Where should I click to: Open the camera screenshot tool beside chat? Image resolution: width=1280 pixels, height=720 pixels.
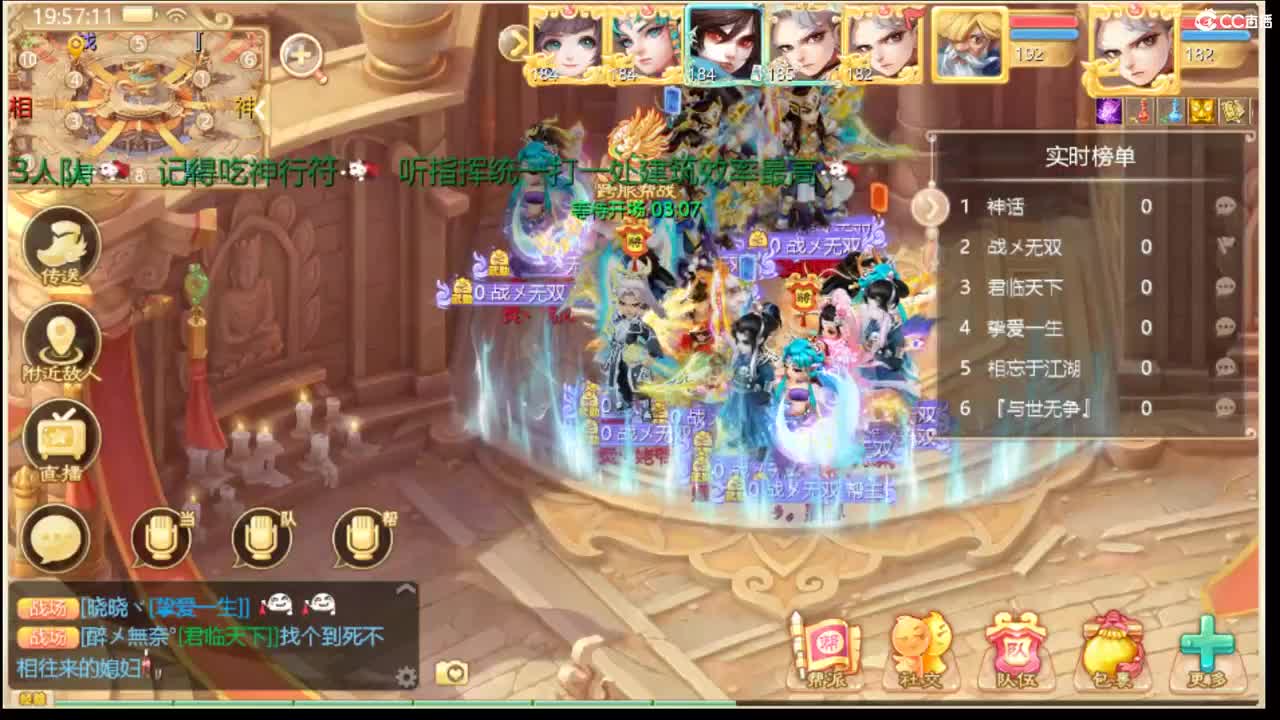tap(450, 673)
